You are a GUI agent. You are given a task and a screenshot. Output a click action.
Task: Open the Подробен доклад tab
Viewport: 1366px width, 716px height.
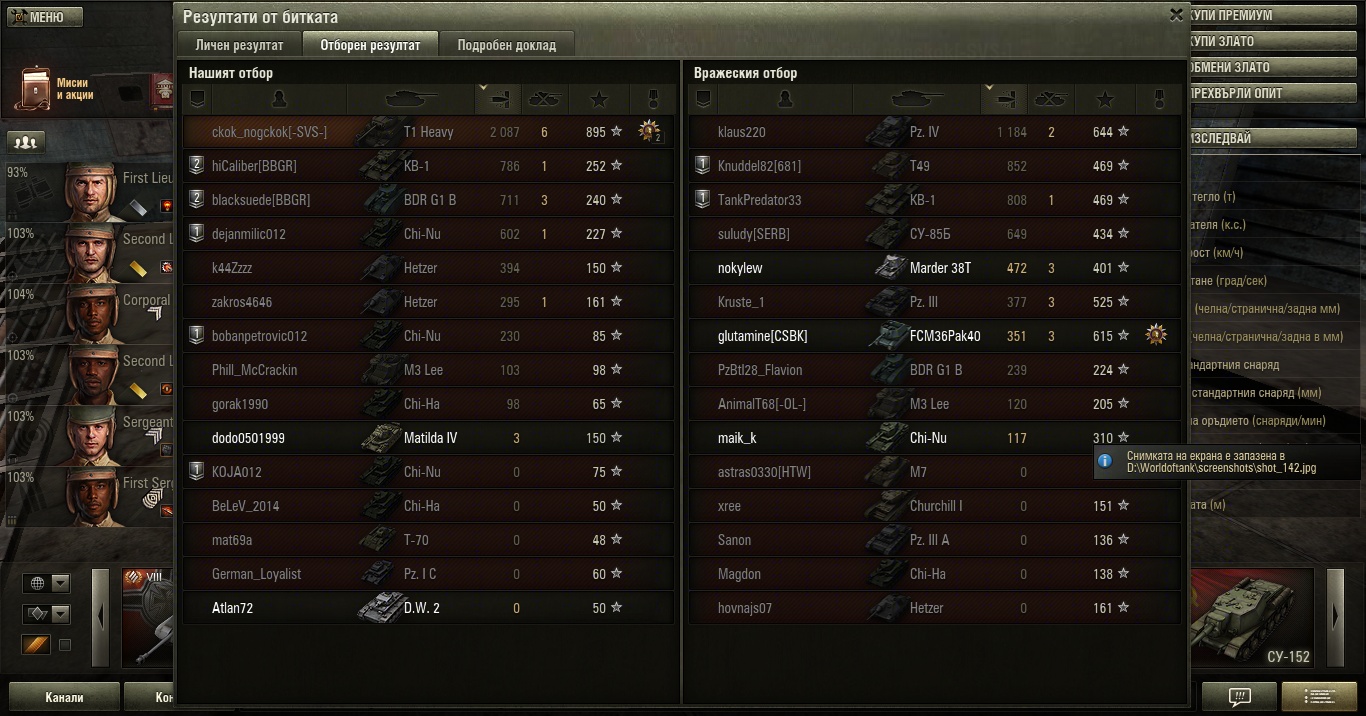[507, 45]
